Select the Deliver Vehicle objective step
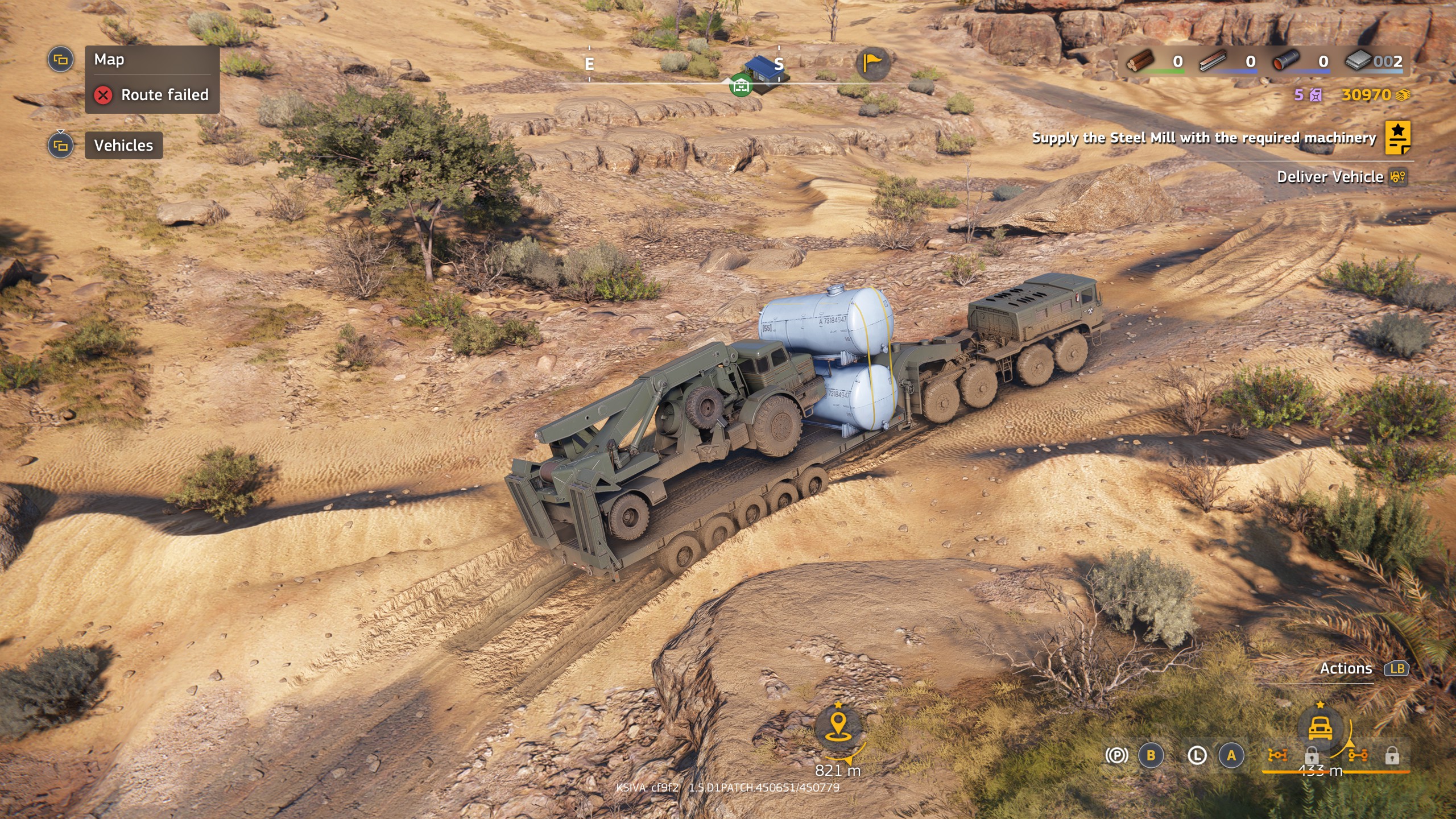Screen dimensions: 1456x819 pos(1330,177)
